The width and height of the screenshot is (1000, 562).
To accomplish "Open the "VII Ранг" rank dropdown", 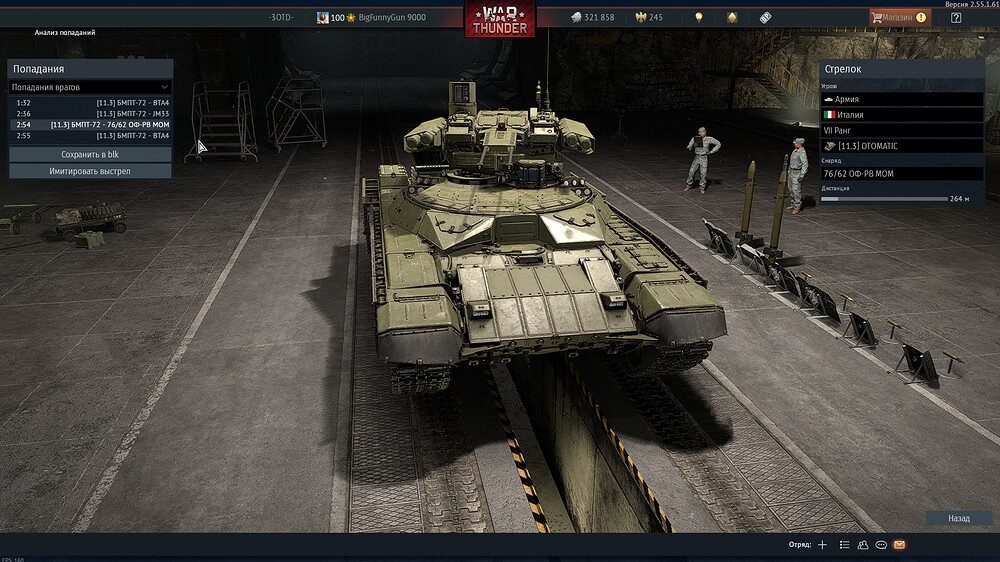I will pos(902,130).
